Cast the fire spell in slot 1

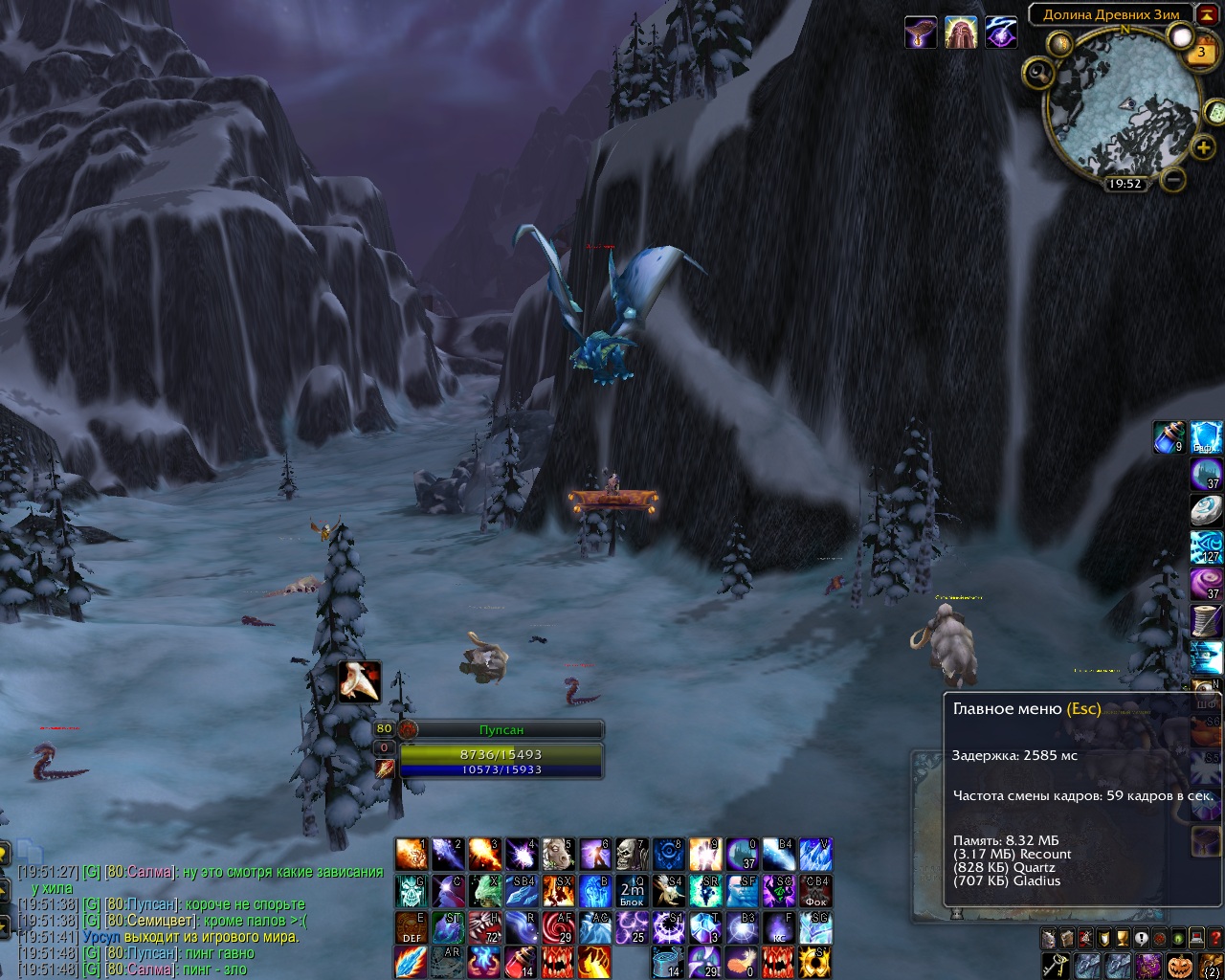412,854
